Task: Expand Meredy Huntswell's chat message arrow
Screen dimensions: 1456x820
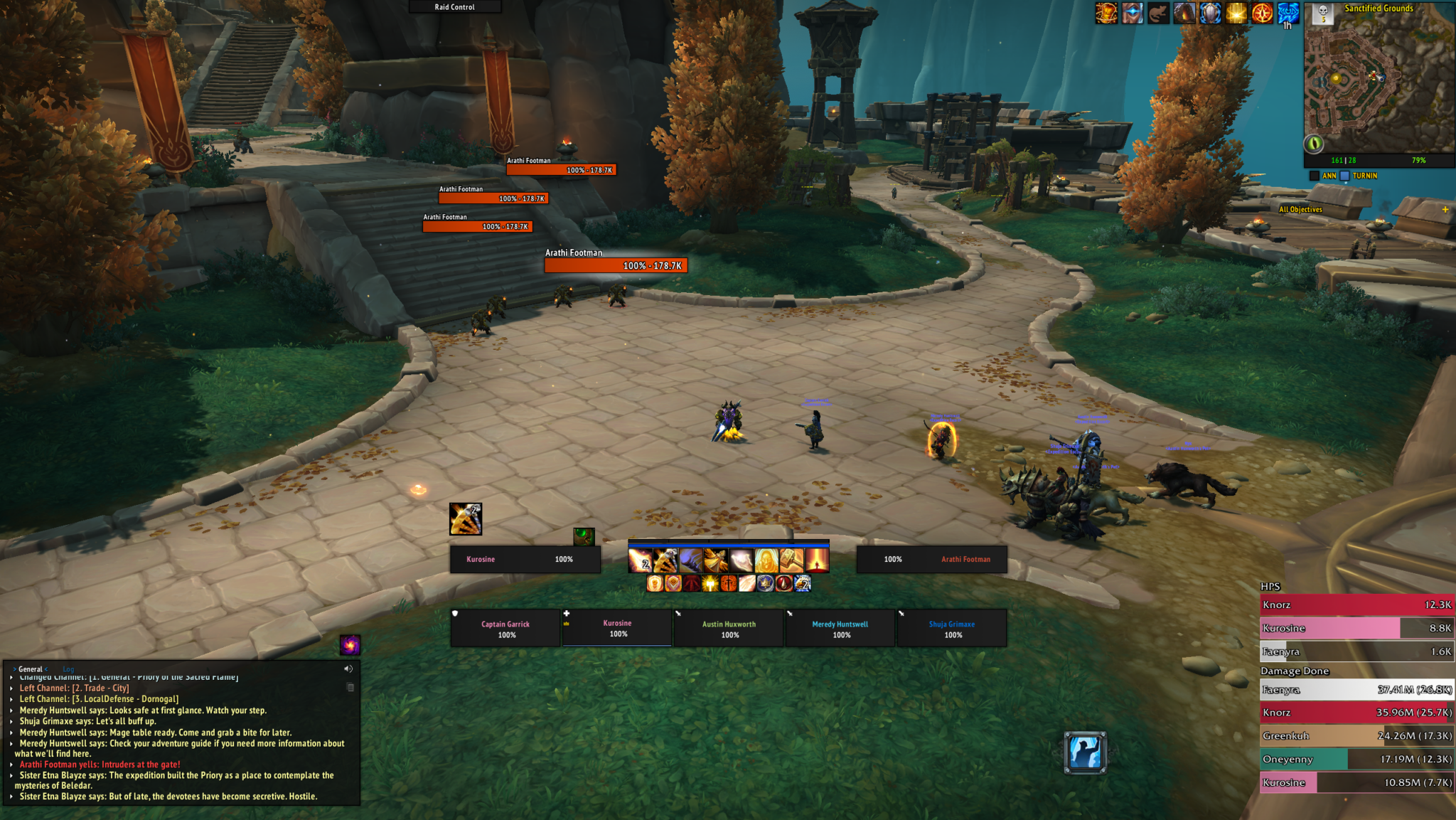Action: click(x=11, y=710)
